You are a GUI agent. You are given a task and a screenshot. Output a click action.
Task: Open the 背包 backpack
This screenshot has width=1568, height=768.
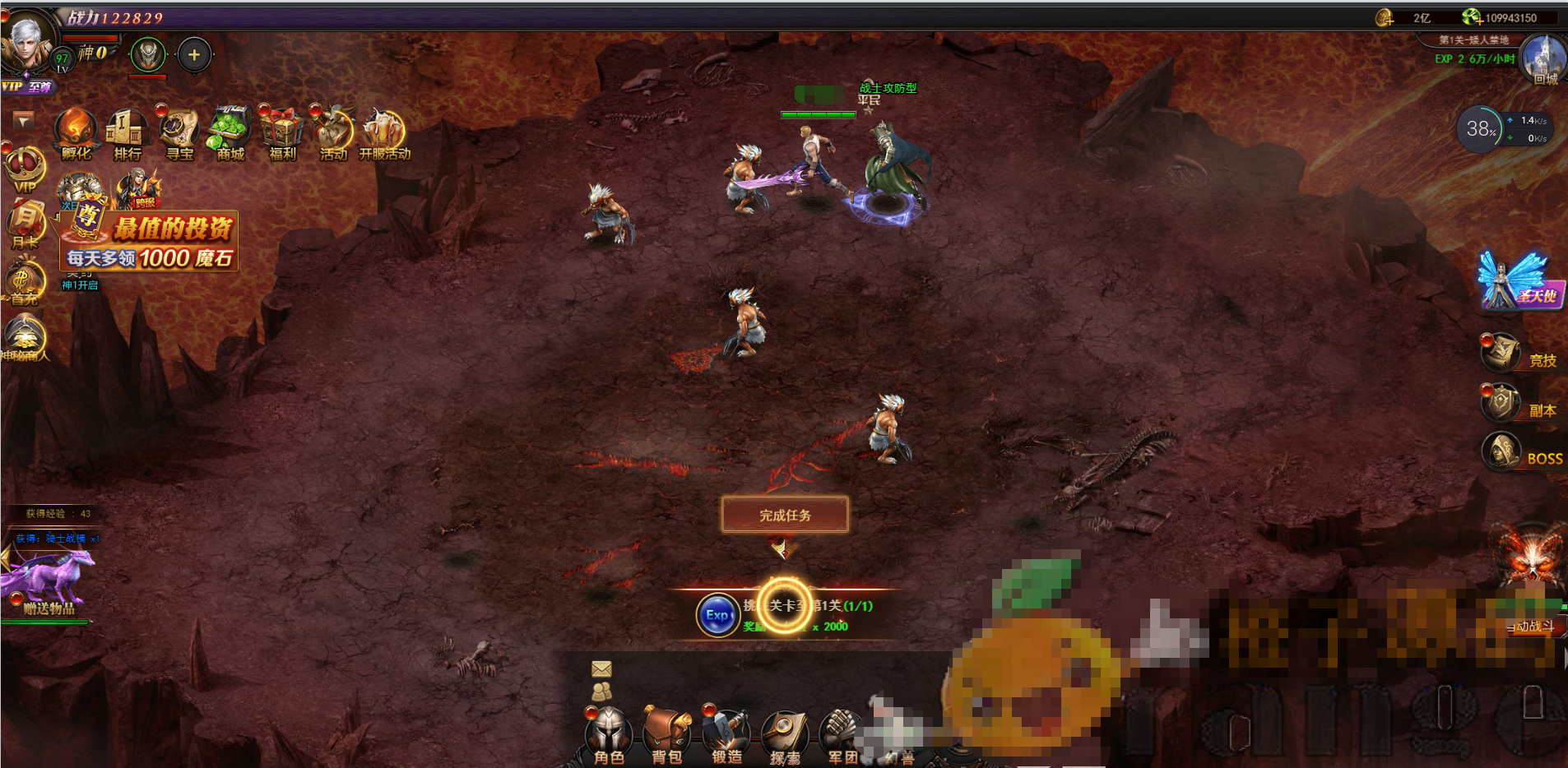point(666,734)
